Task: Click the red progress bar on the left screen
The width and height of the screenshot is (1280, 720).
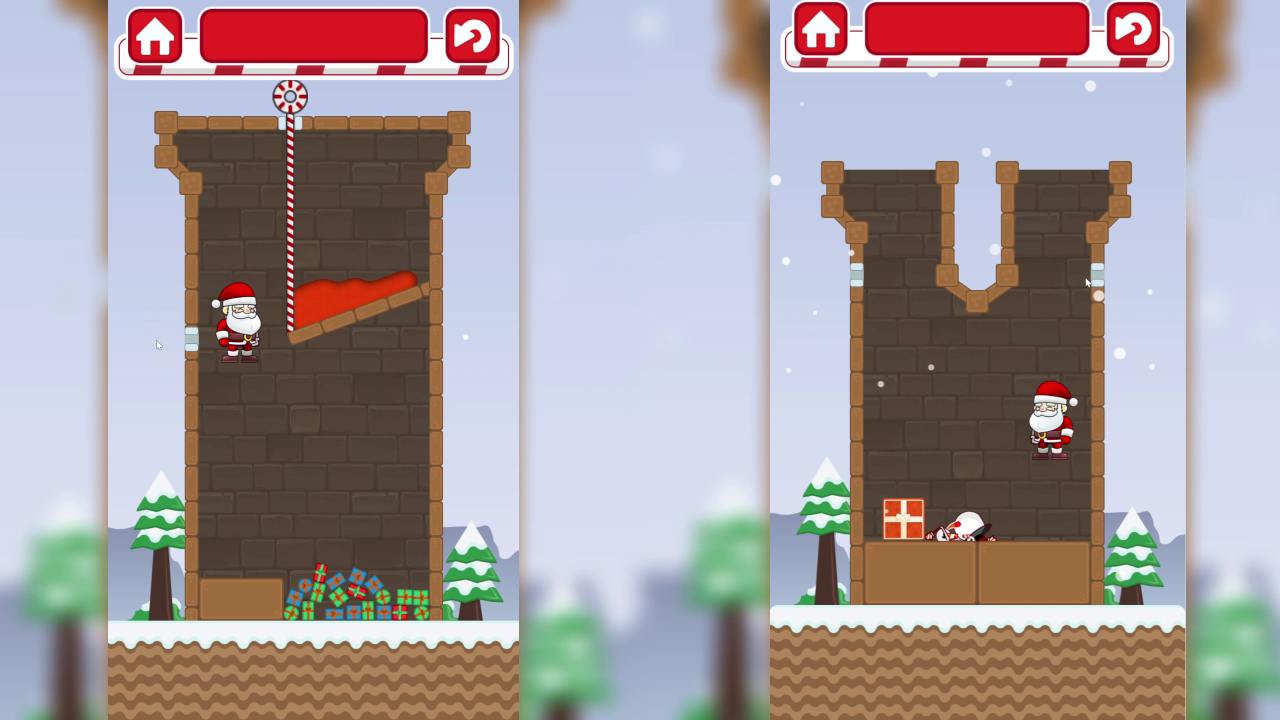Action: pyautogui.click(x=313, y=35)
